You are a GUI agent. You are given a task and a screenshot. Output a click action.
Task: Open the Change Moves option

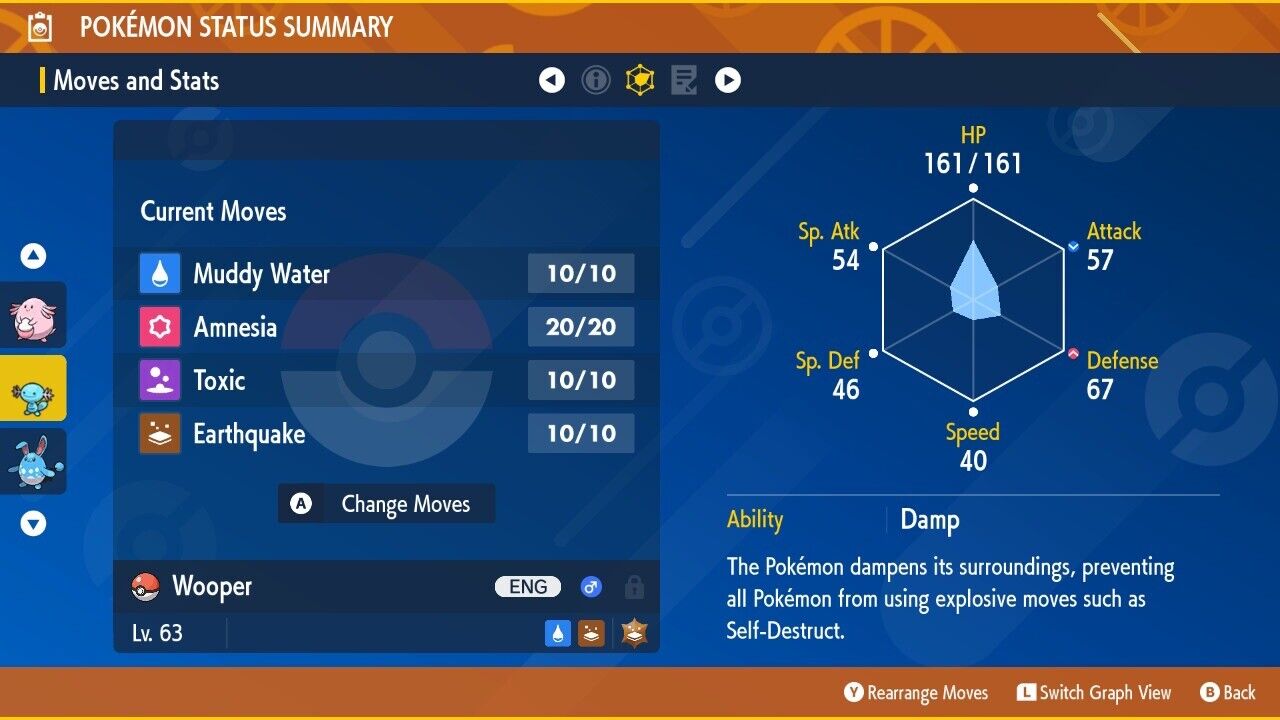[x=386, y=504]
